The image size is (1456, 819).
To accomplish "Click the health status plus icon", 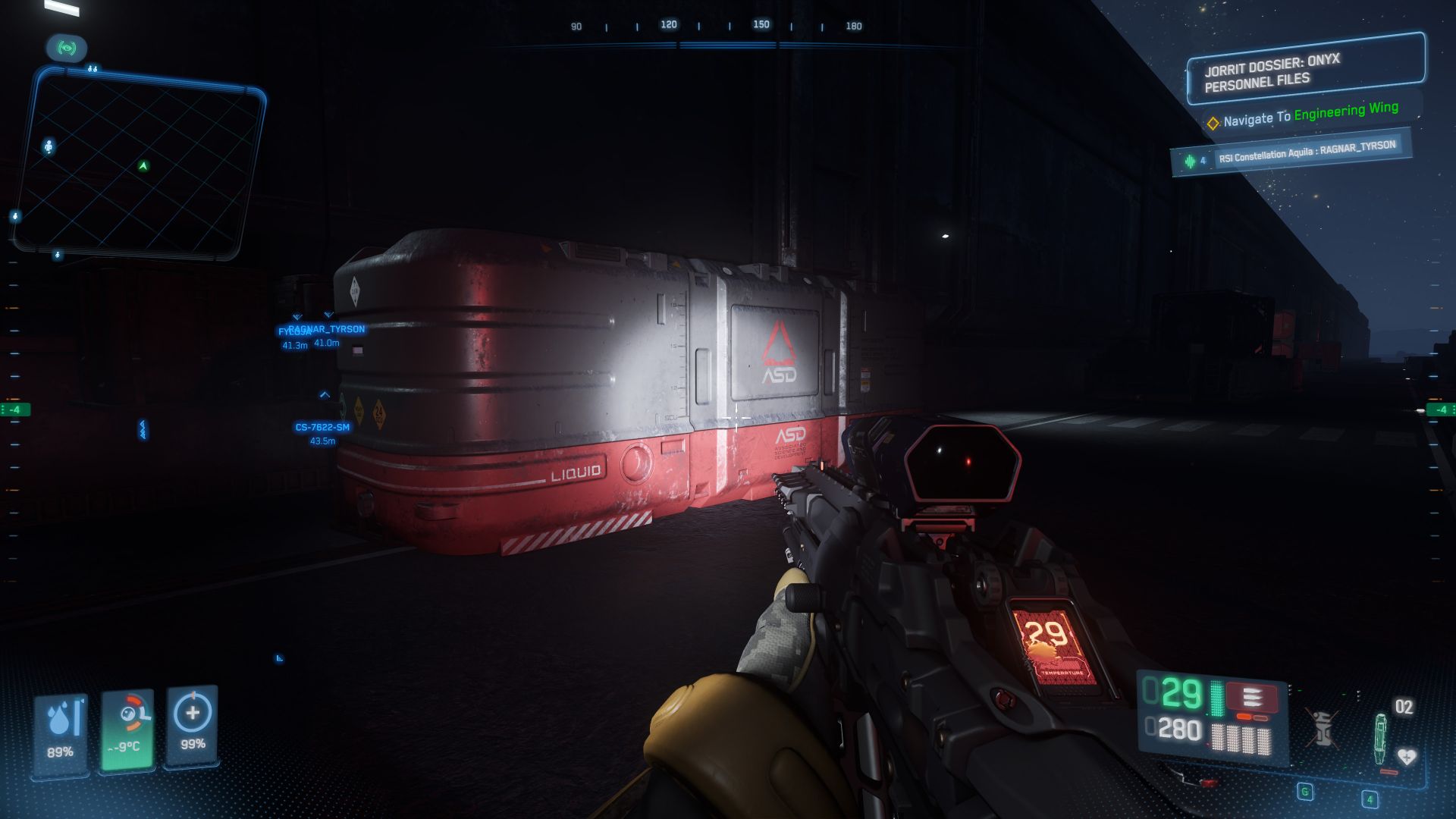I will point(193,726).
